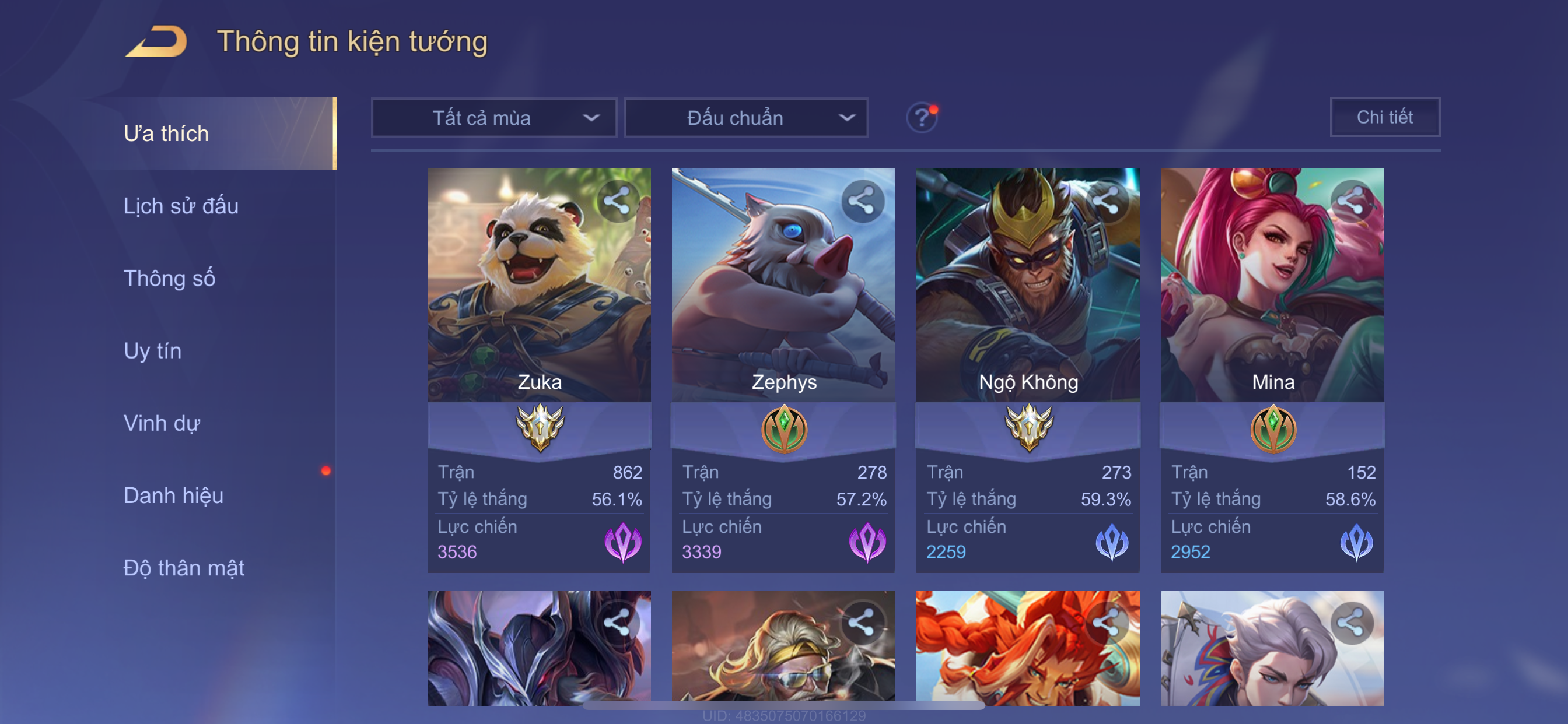Image resolution: width=1568 pixels, height=724 pixels.
Task: Show the Thông số tab
Action: tap(169, 278)
